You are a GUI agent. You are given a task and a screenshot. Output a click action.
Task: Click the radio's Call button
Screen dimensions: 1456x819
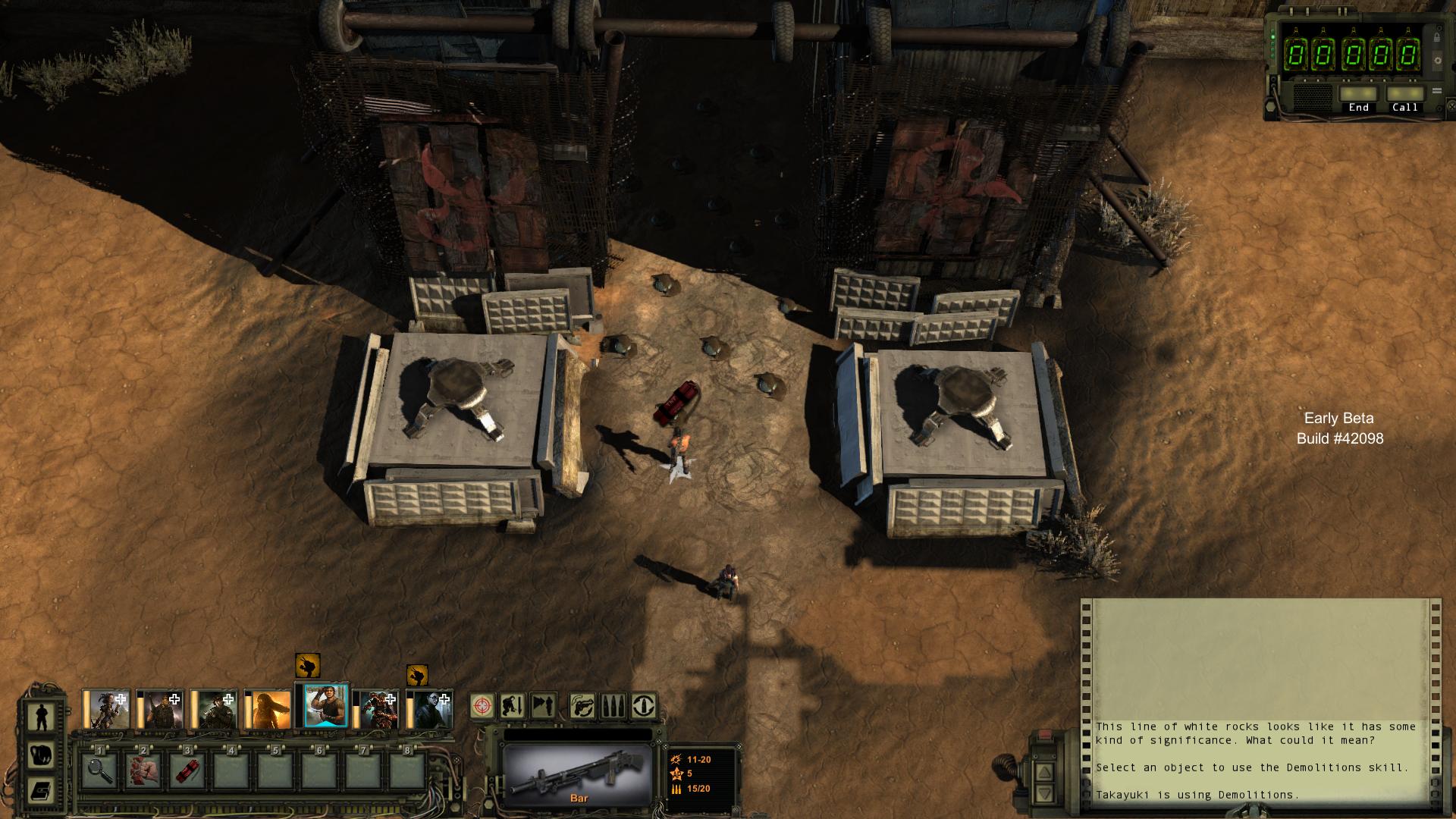tap(1404, 96)
